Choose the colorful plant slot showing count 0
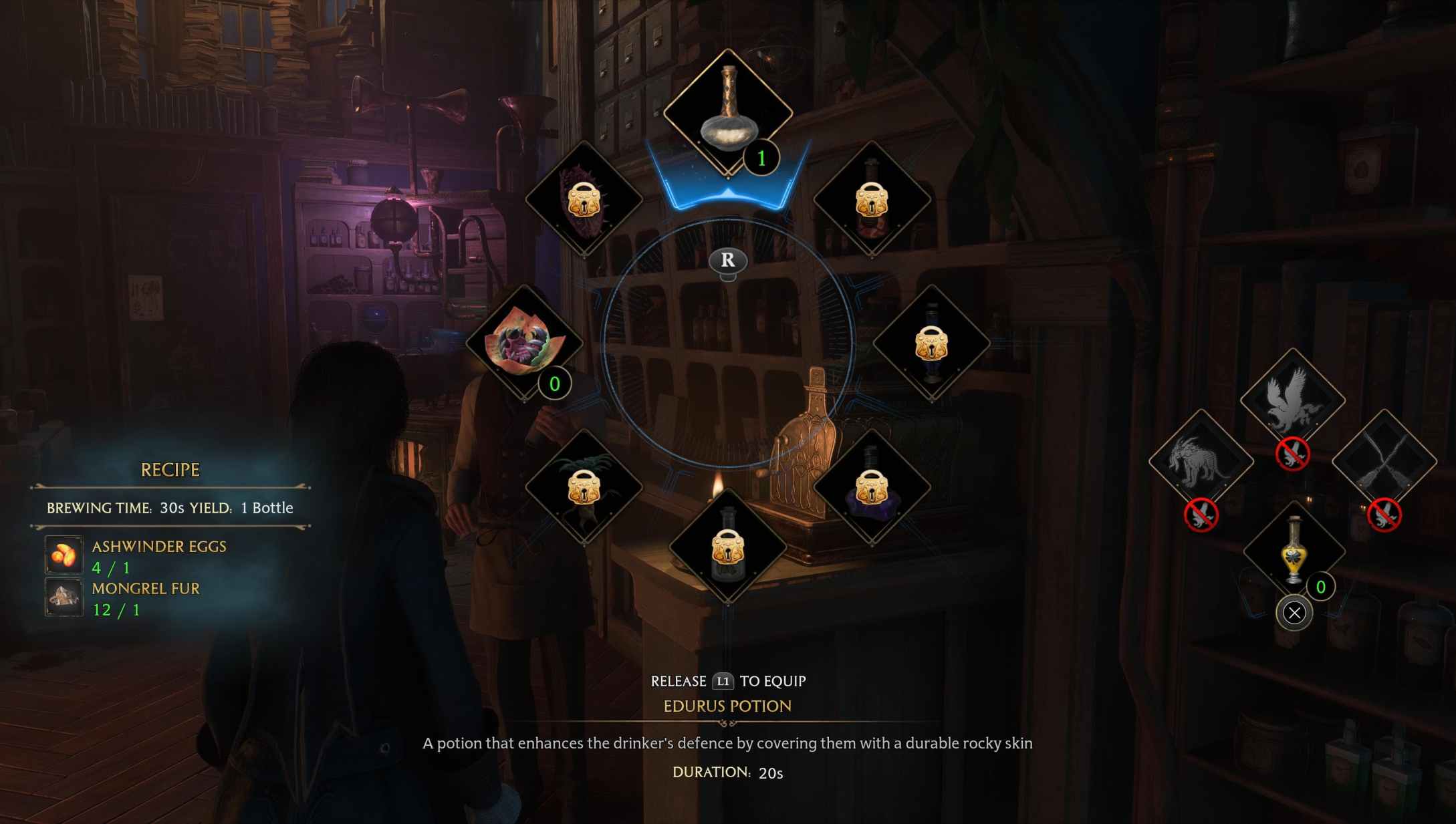Screen dimensions: 1456x824 click(x=524, y=341)
